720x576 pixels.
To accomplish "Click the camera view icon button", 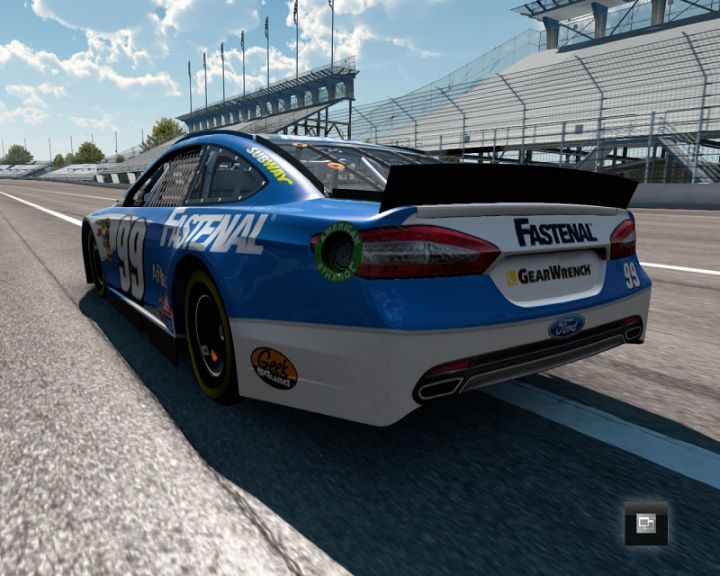I will (646, 523).
